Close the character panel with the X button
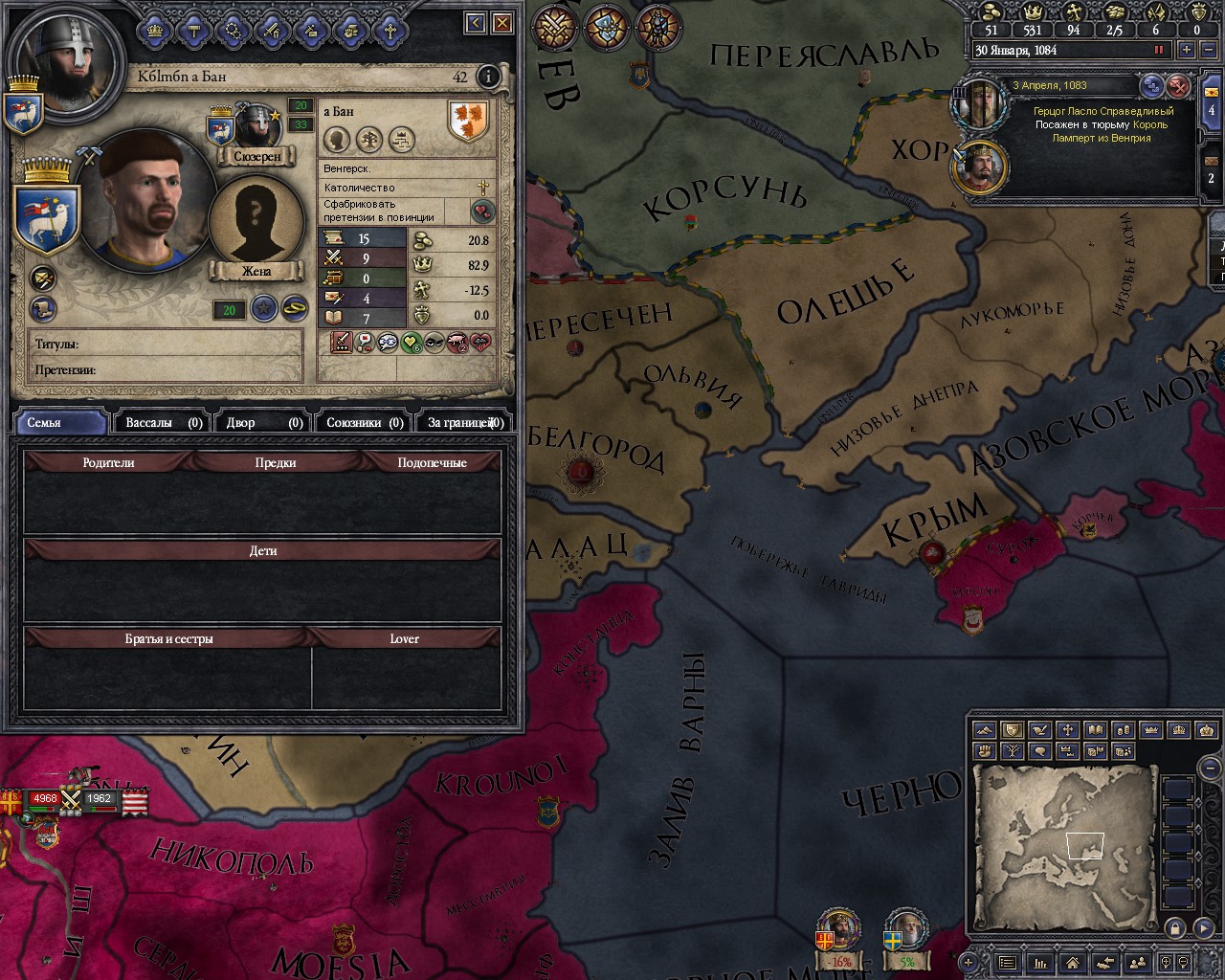Screen dimensions: 1225x980 click(x=501, y=22)
